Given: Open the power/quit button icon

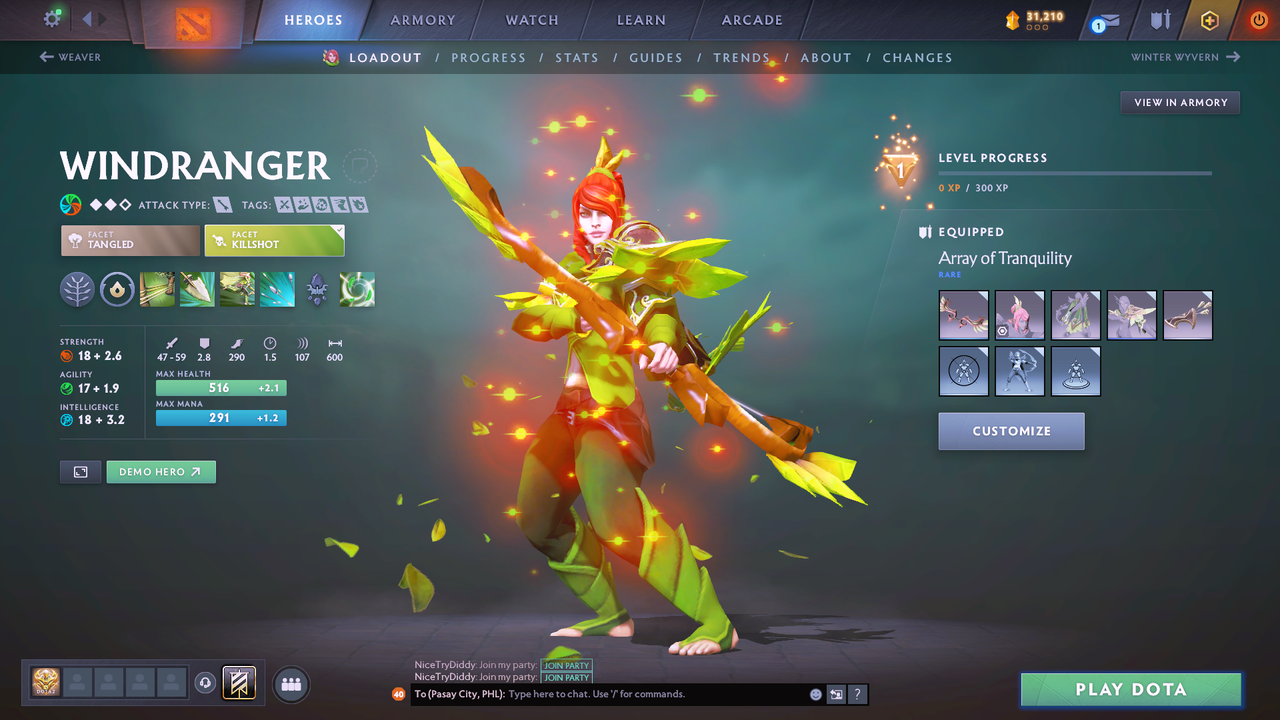Looking at the screenshot, I should pyautogui.click(x=1258, y=20).
